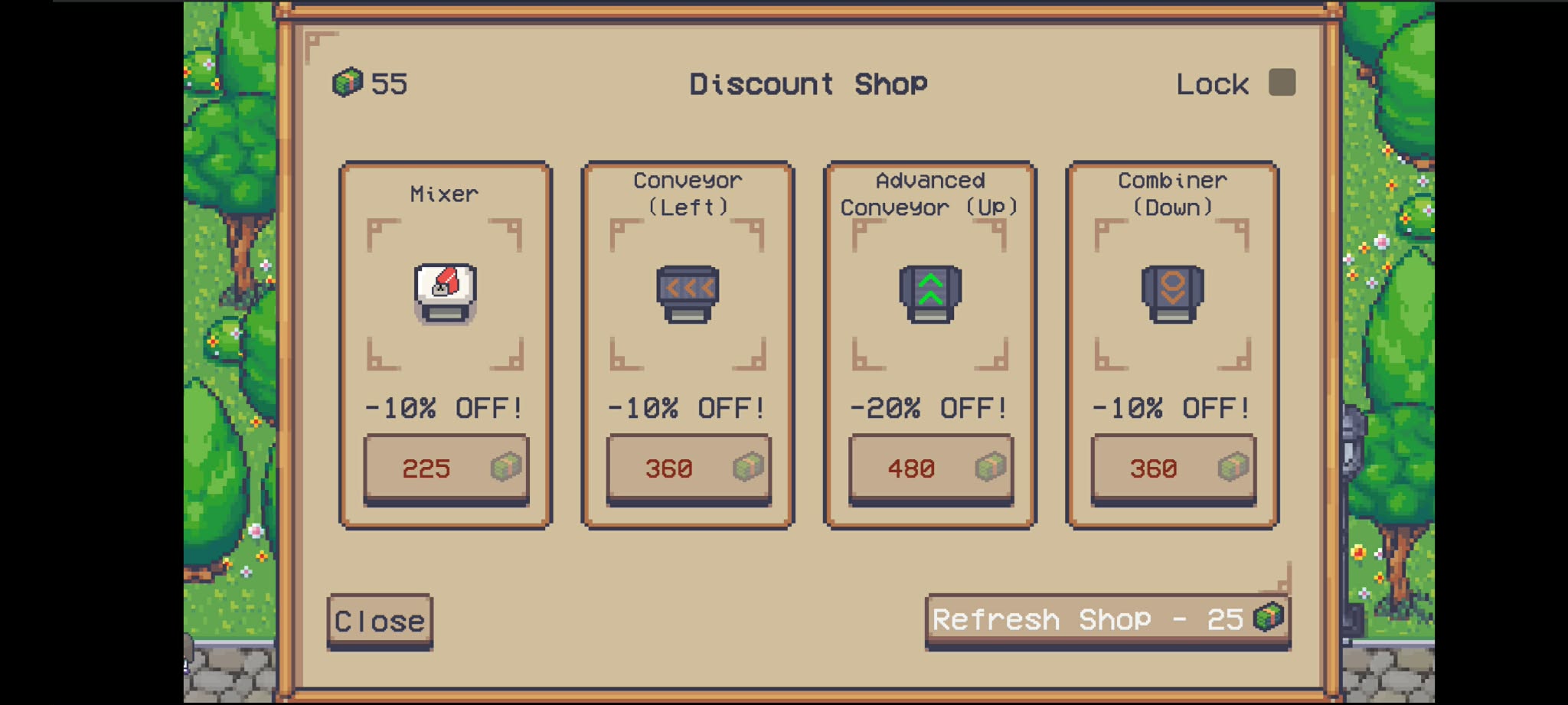
Task: Close the Discount Shop
Action: pyautogui.click(x=378, y=620)
